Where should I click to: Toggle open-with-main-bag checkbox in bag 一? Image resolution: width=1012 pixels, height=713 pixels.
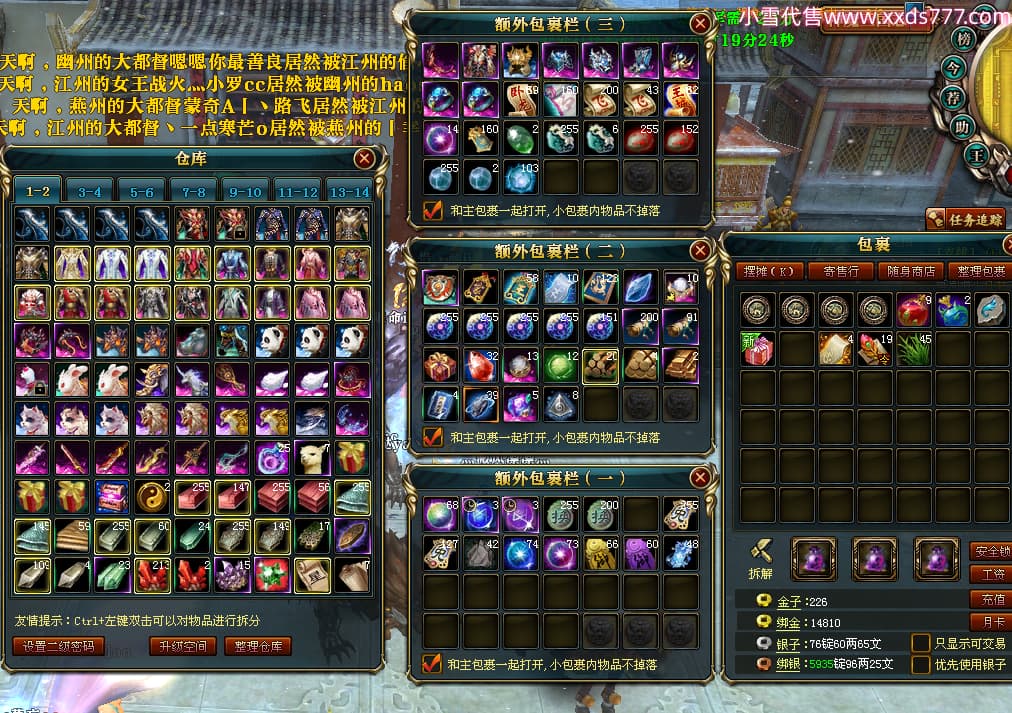433,664
